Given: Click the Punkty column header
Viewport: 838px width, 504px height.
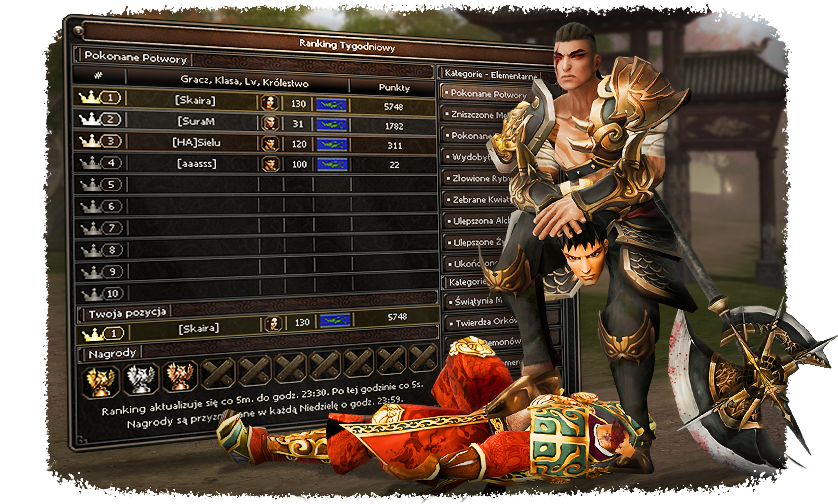Looking at the screenshot, I should point(393,86).
